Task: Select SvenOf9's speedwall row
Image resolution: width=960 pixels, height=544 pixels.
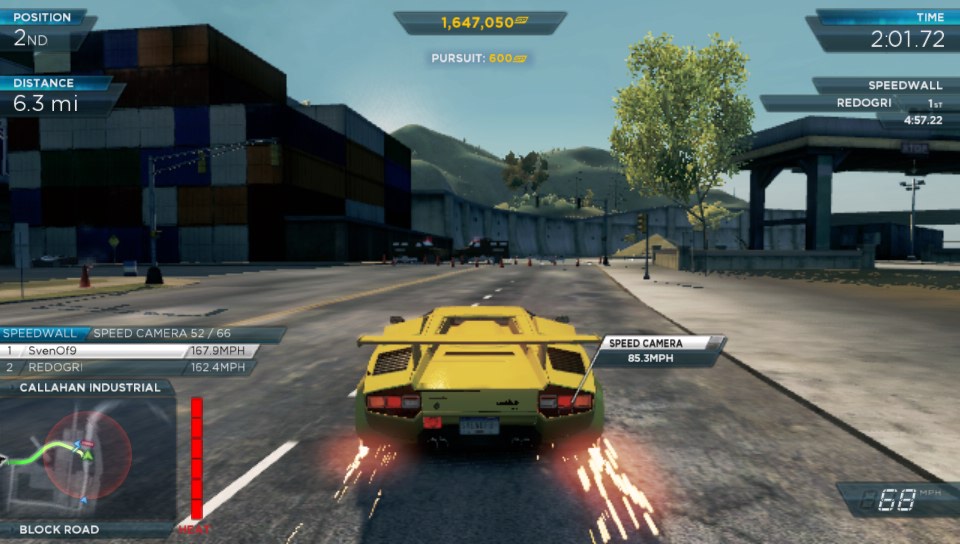Action: (x=130, y=351)
